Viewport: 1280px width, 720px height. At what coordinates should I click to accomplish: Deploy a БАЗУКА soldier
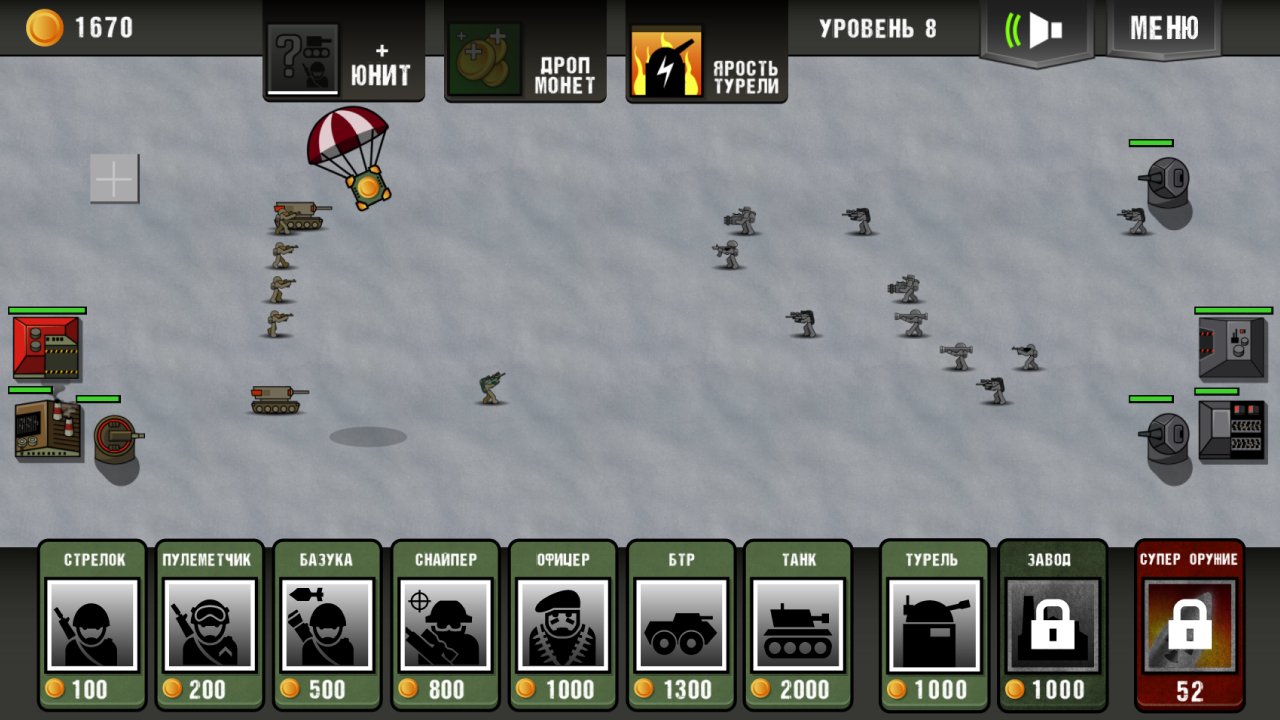coord(327,625)
